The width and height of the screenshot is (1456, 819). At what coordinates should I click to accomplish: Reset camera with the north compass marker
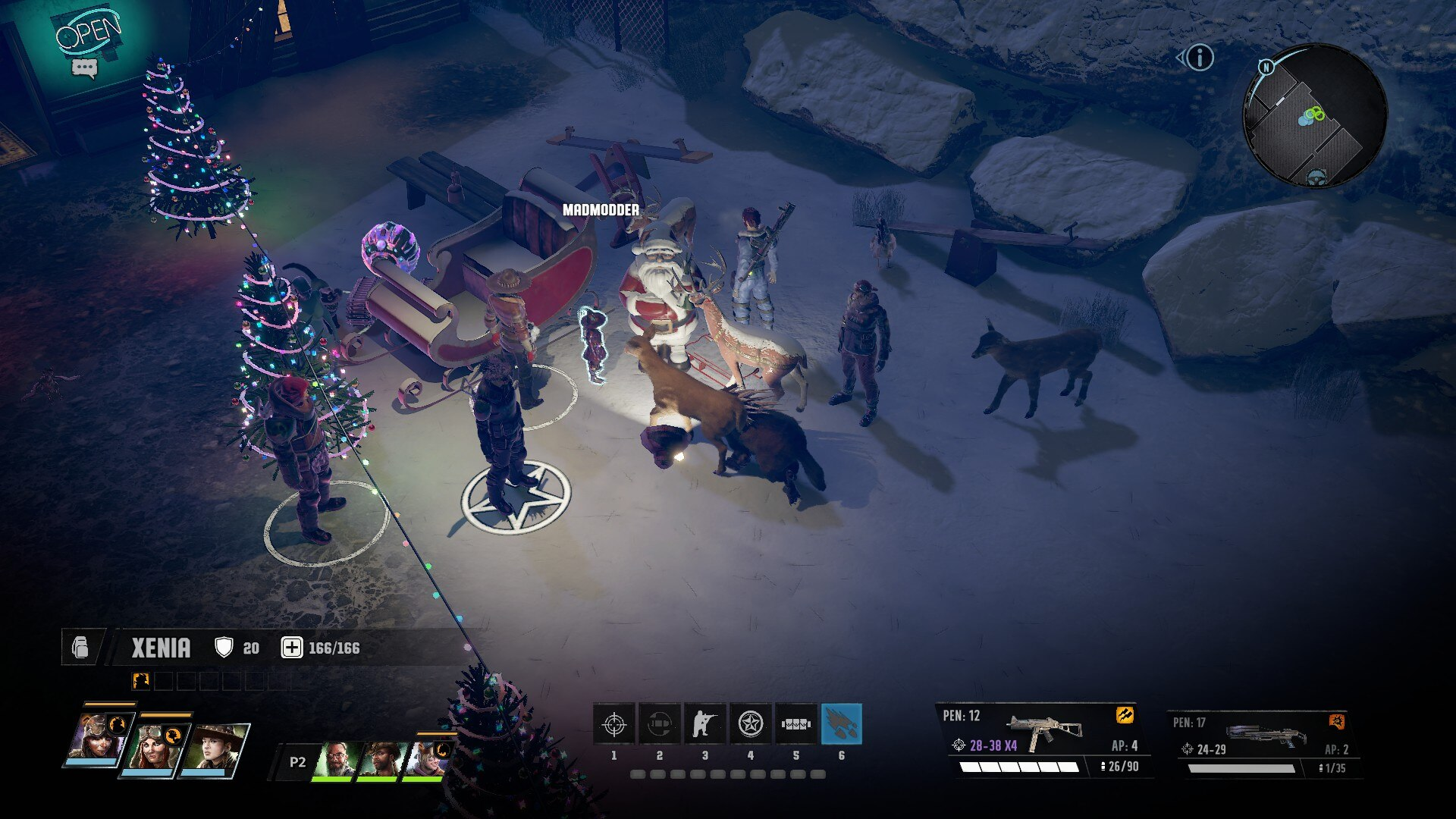pyautogui.click(x=1266, y=67)
